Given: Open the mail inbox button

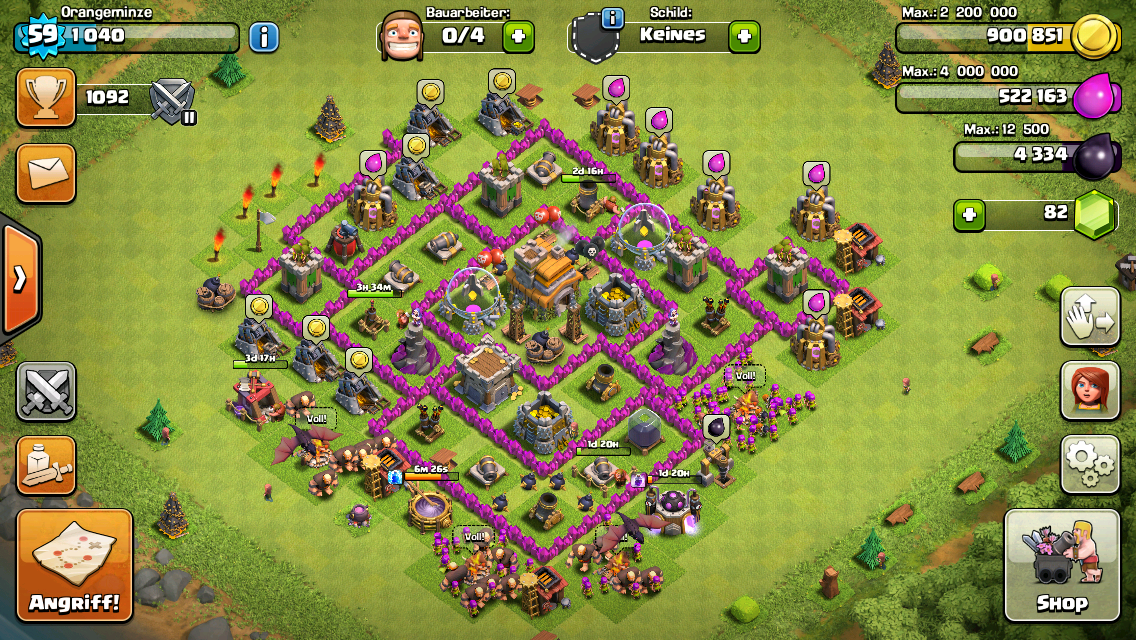Looking at the screenshot, I should [45, 172].
